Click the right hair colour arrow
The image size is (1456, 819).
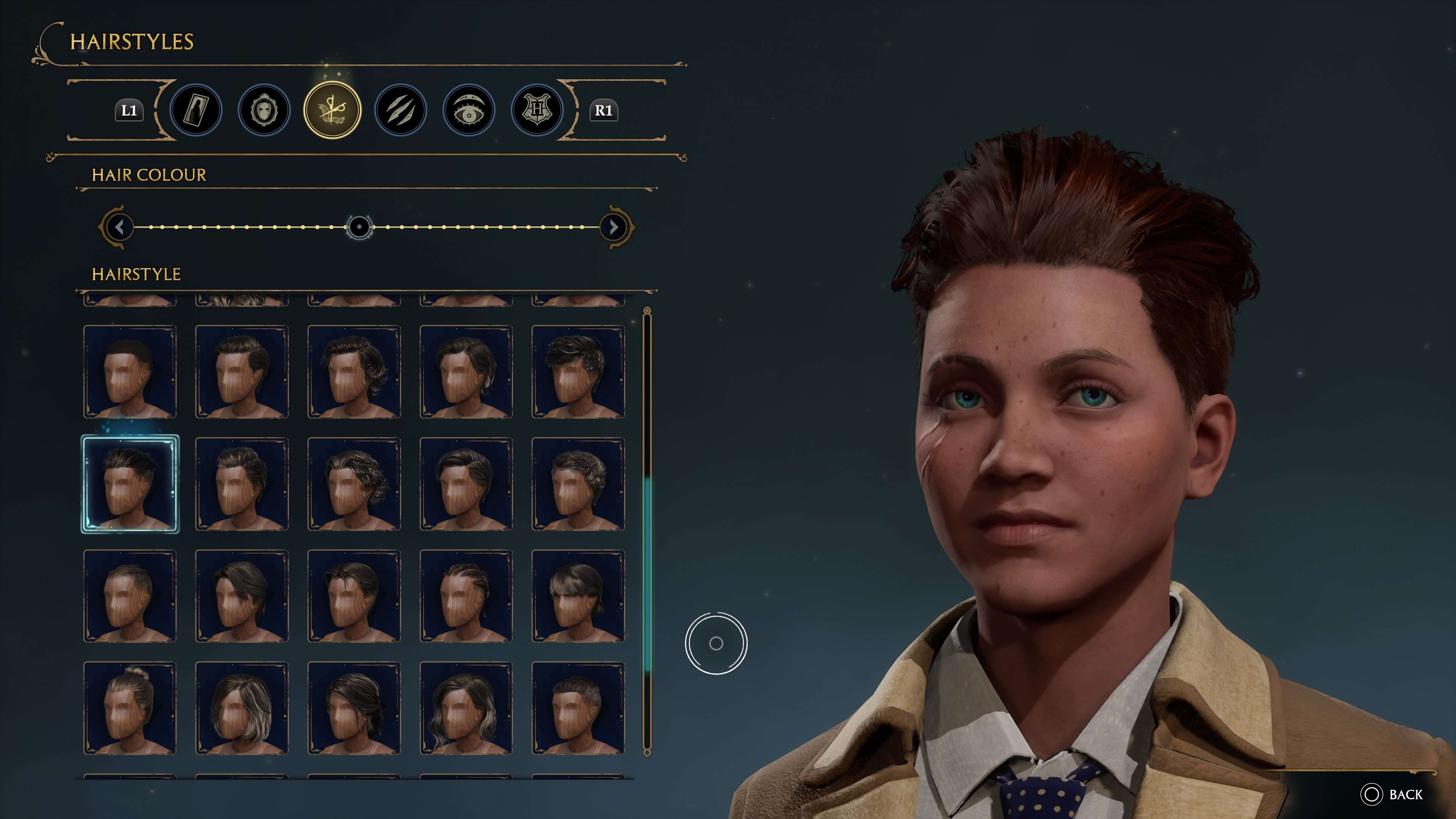613,227
